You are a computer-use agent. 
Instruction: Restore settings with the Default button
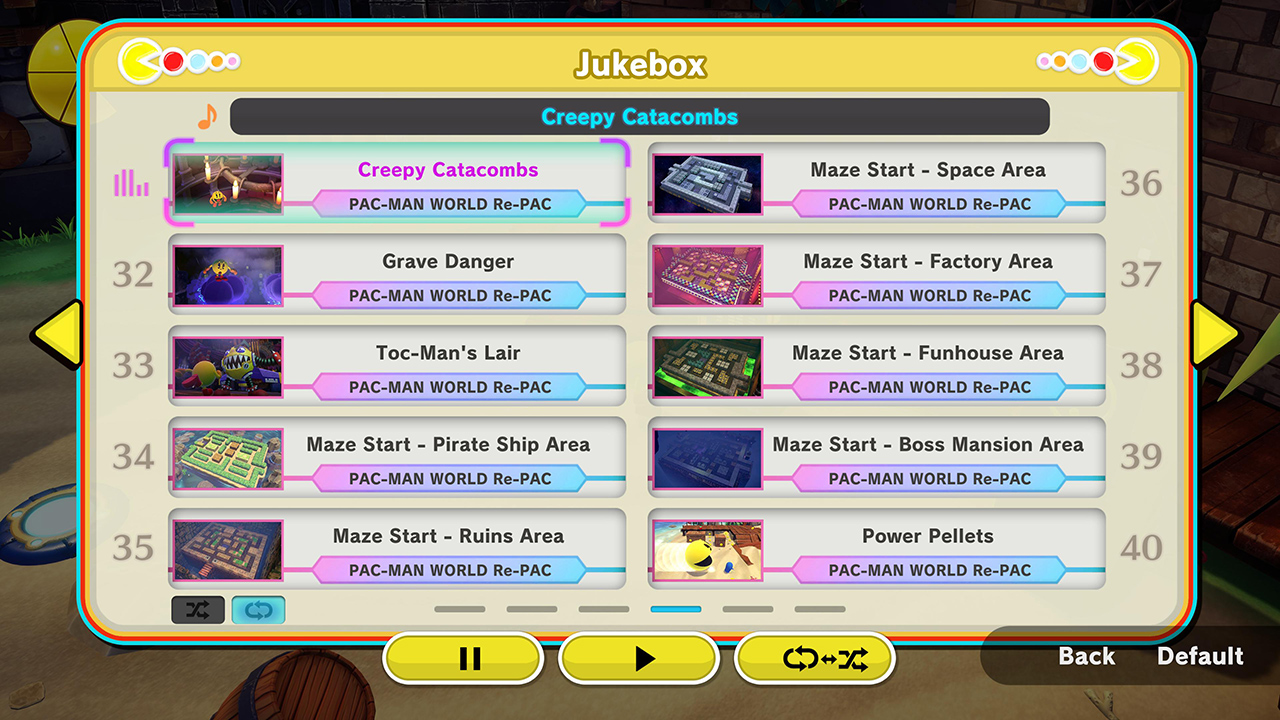(1200, 657)
